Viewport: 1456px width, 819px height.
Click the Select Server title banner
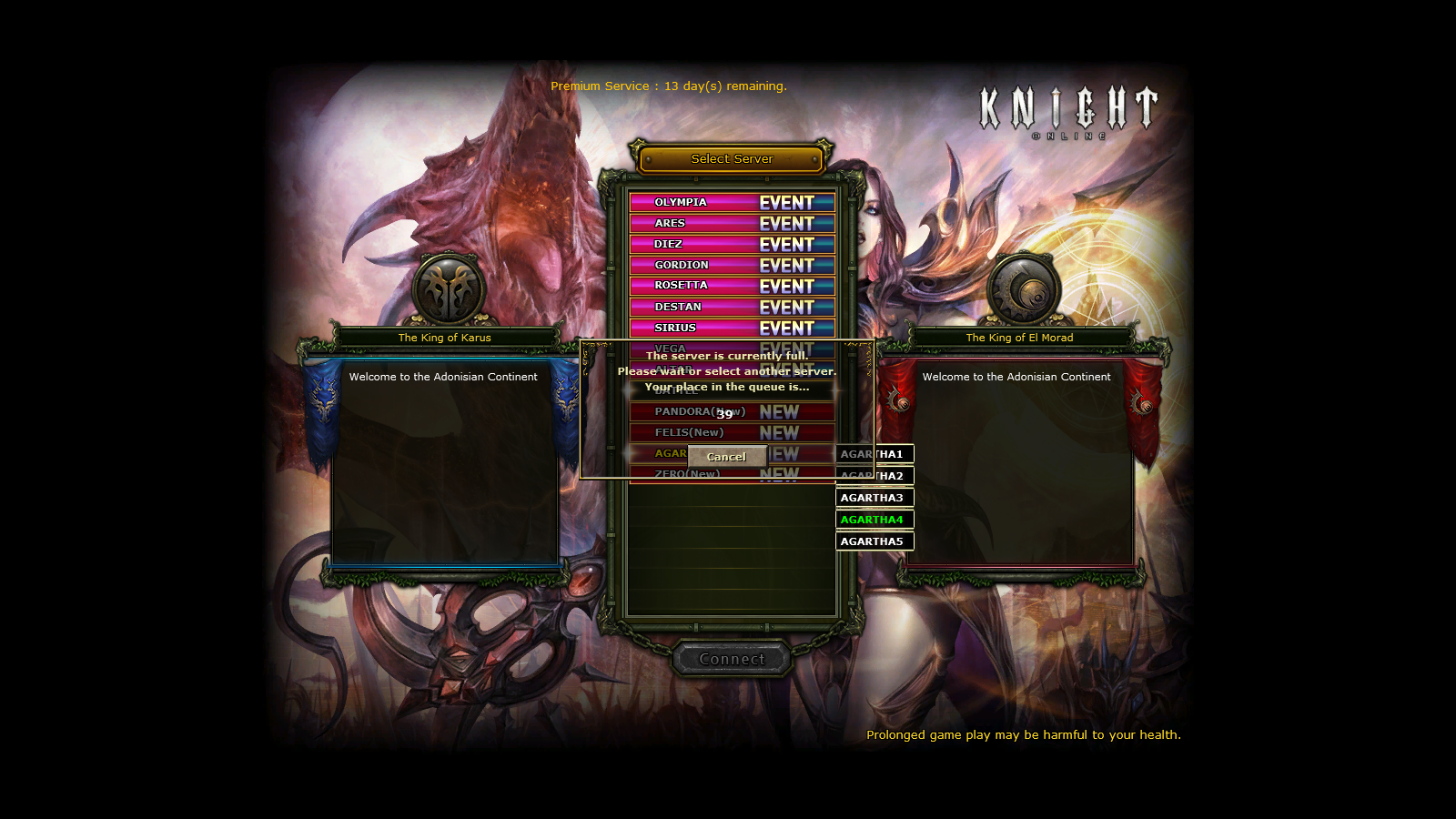732,158
